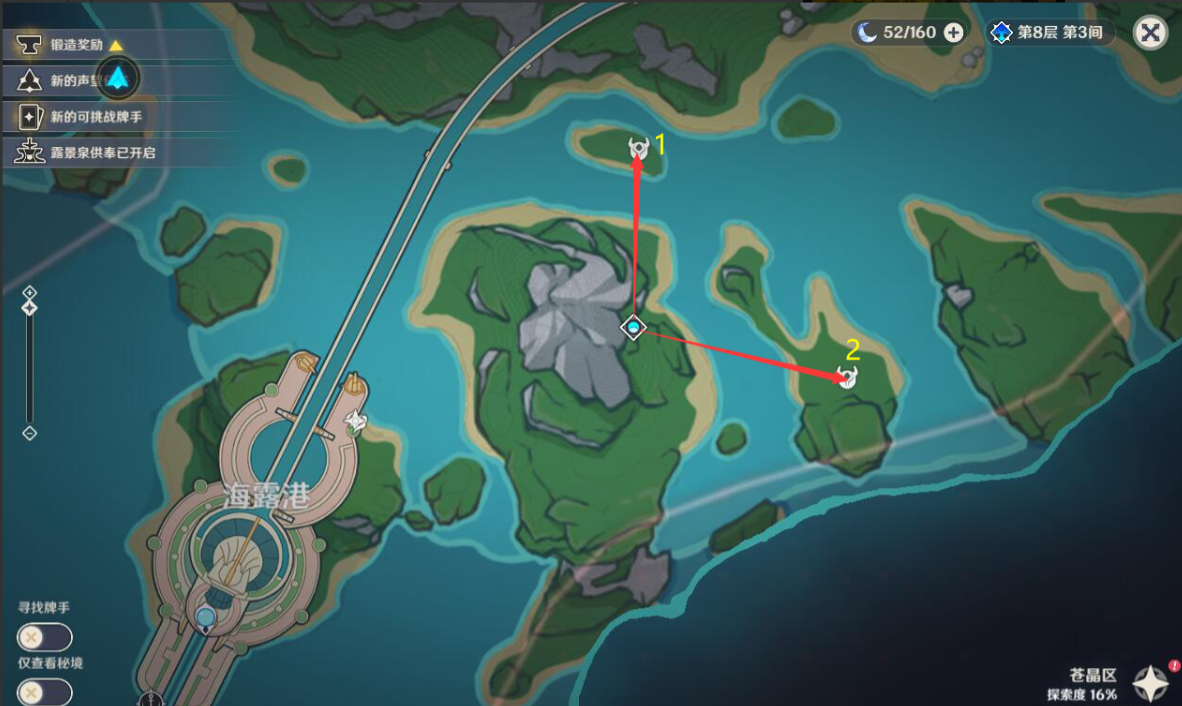
Task: Close the map with the X button
Action: click(1151, 32)
